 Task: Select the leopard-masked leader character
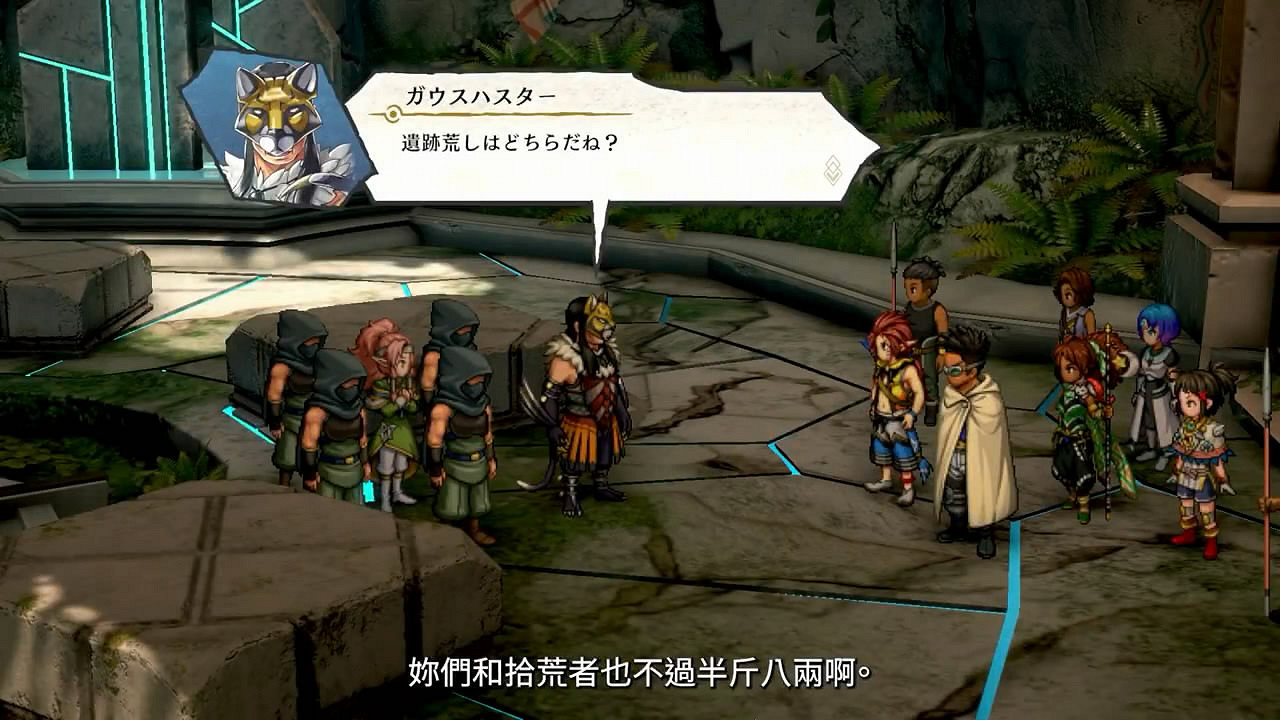590,400
